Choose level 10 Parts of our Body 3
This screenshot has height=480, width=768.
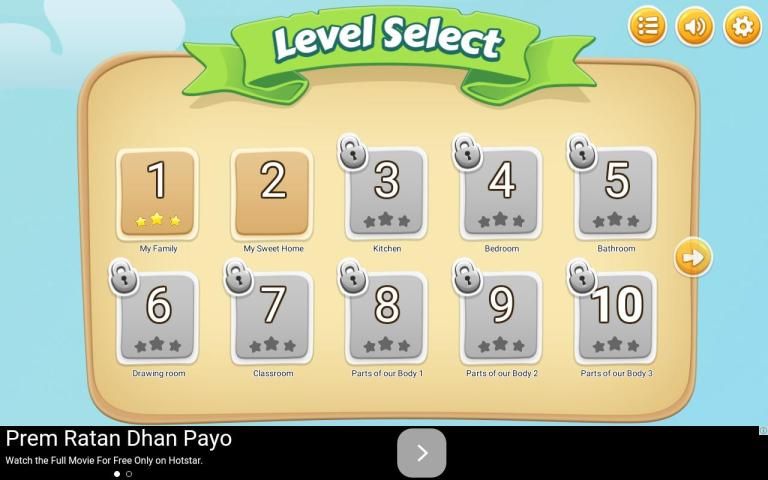pos(616,318)
